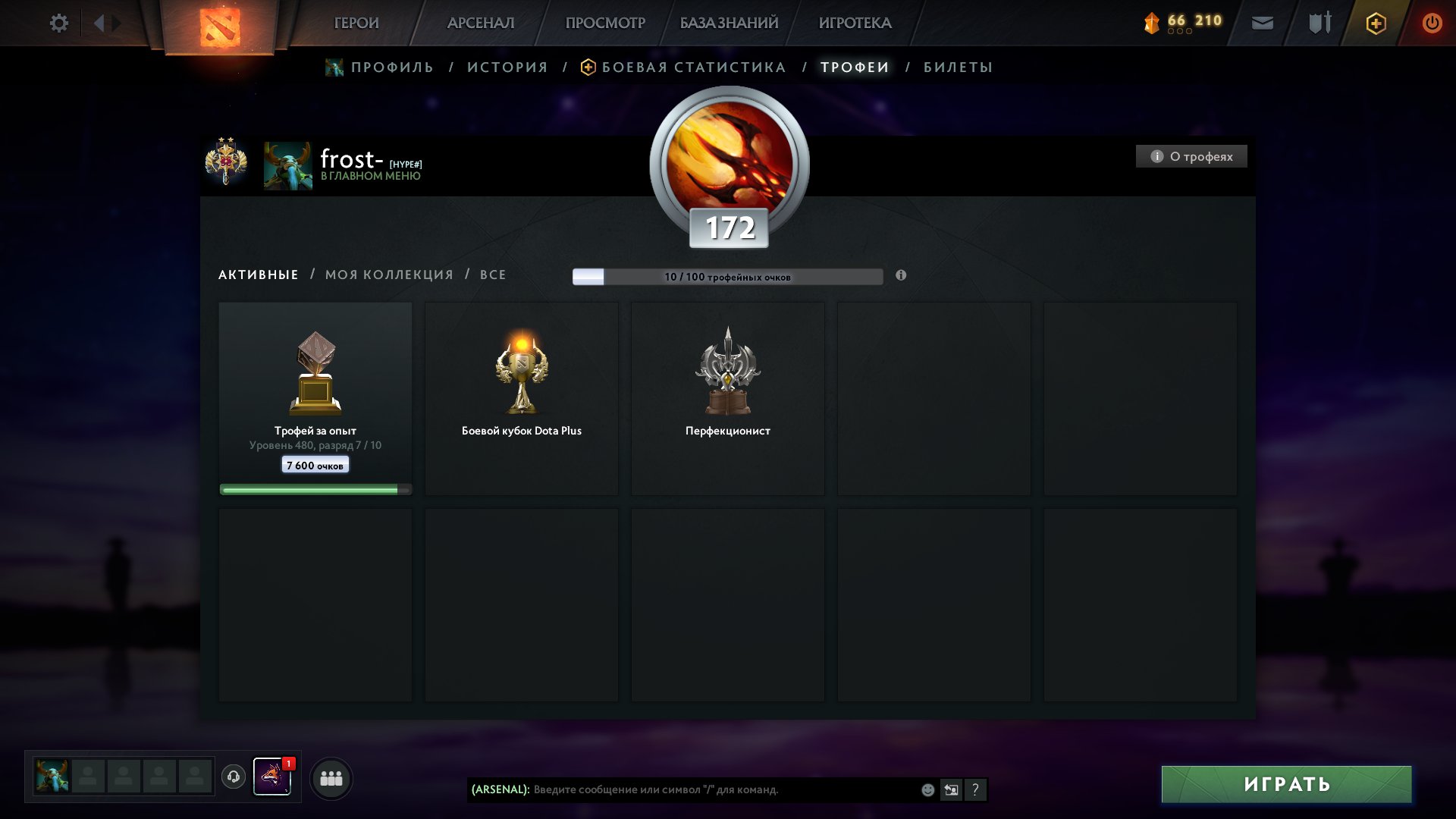Screen dimensions: 1456x819
Task: Open the settings gear menu
Action: tap(58, 24)
